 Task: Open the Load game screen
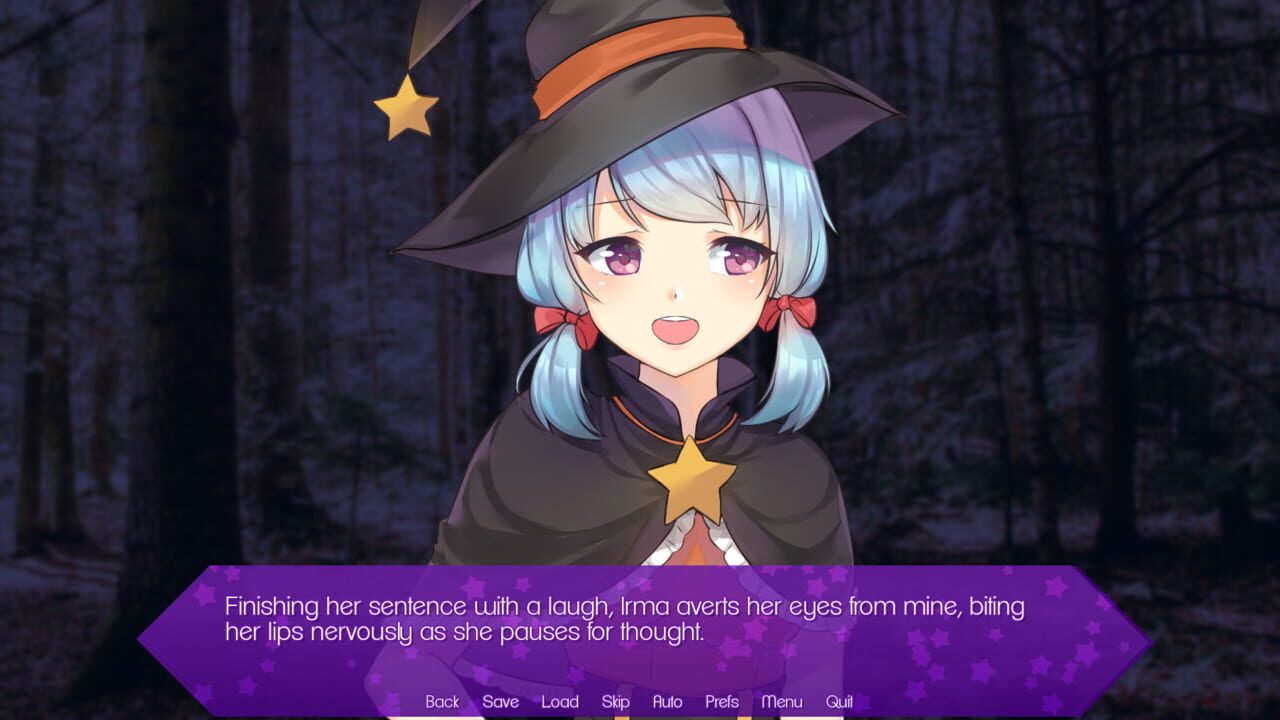pyautogui.click(x=561, y=702)
